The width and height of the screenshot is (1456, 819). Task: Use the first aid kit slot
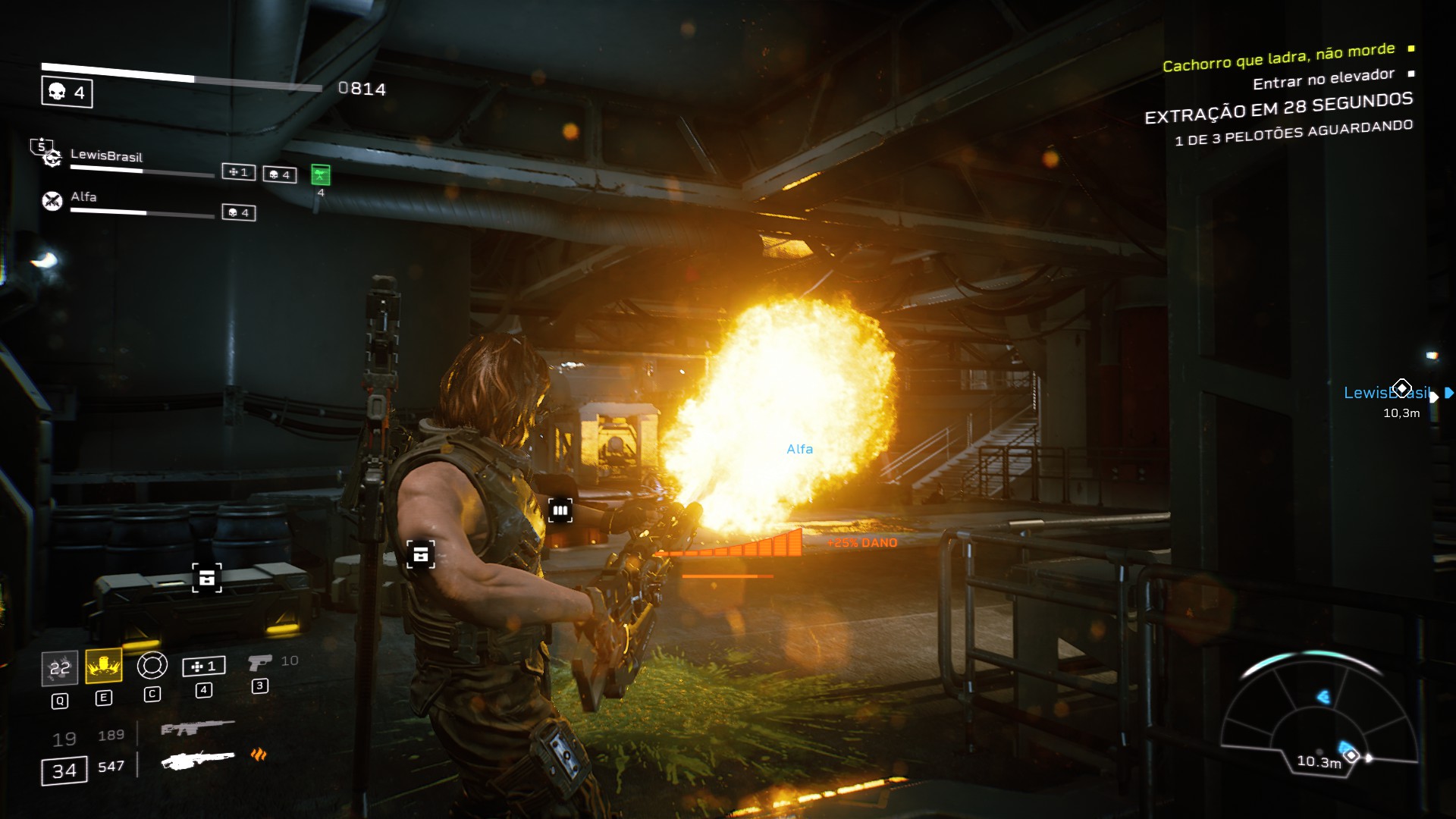(x=203, y=667)
